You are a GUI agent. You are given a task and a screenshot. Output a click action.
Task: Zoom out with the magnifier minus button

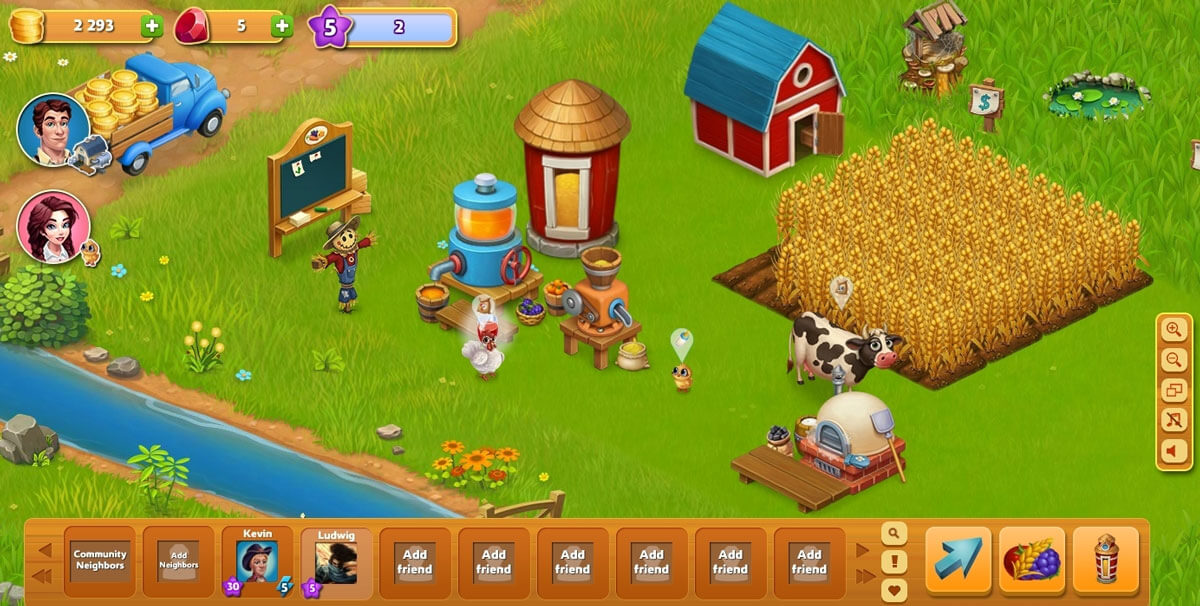coord(1174,360)
